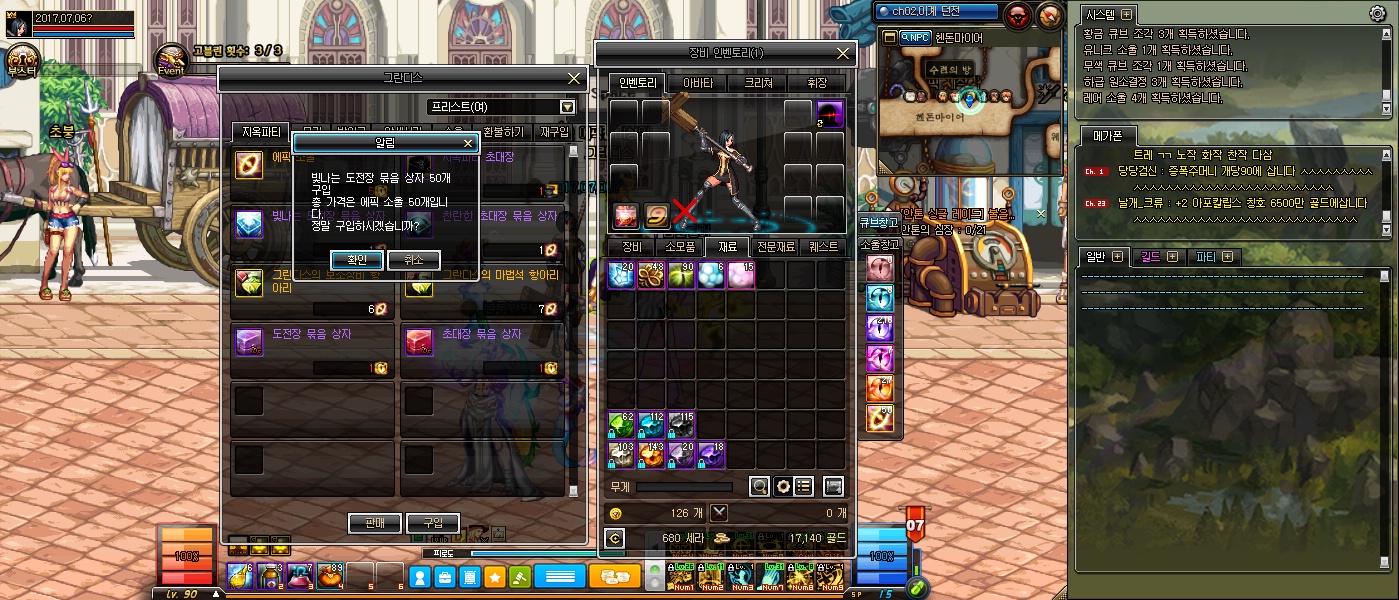This screenshot has height=600, width=1399.
Task: Select the clover material in the inventory
Action: point(651,274)
